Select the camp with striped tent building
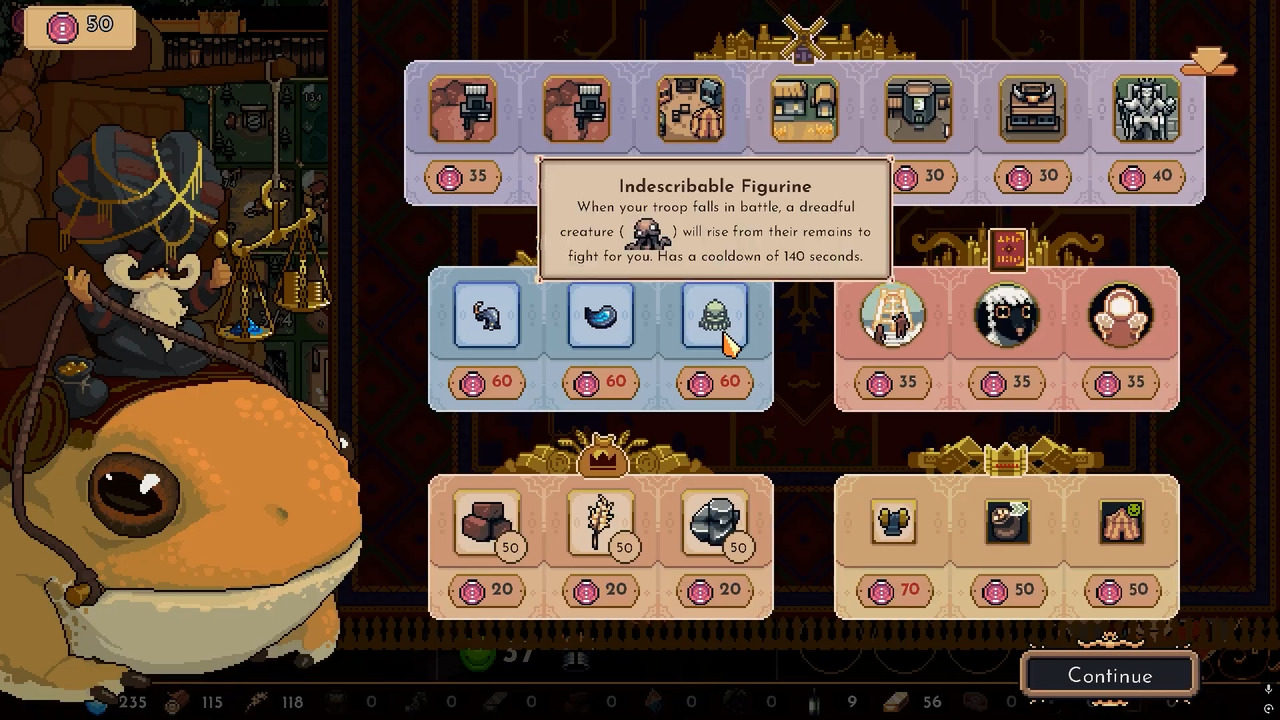Screen dimensions: 1280x720 click(691, 109)
